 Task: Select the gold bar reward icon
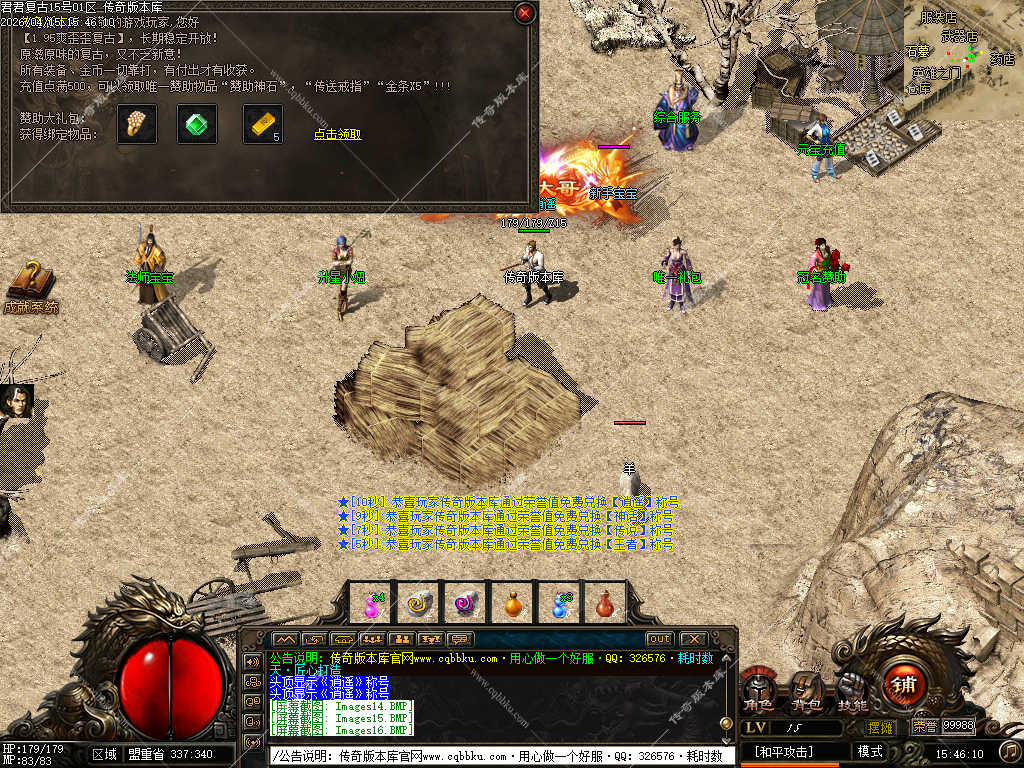tap(262, 124)
